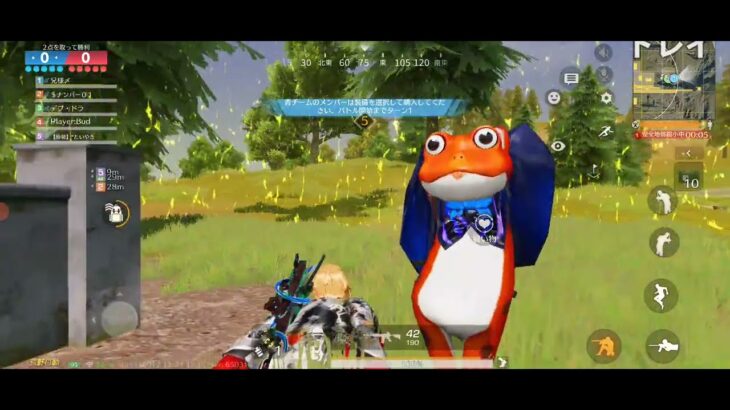This screenshot has width=730, height=410.
Task: Toggle the microphone voice chat icon
Action: [x=603, y=75]
